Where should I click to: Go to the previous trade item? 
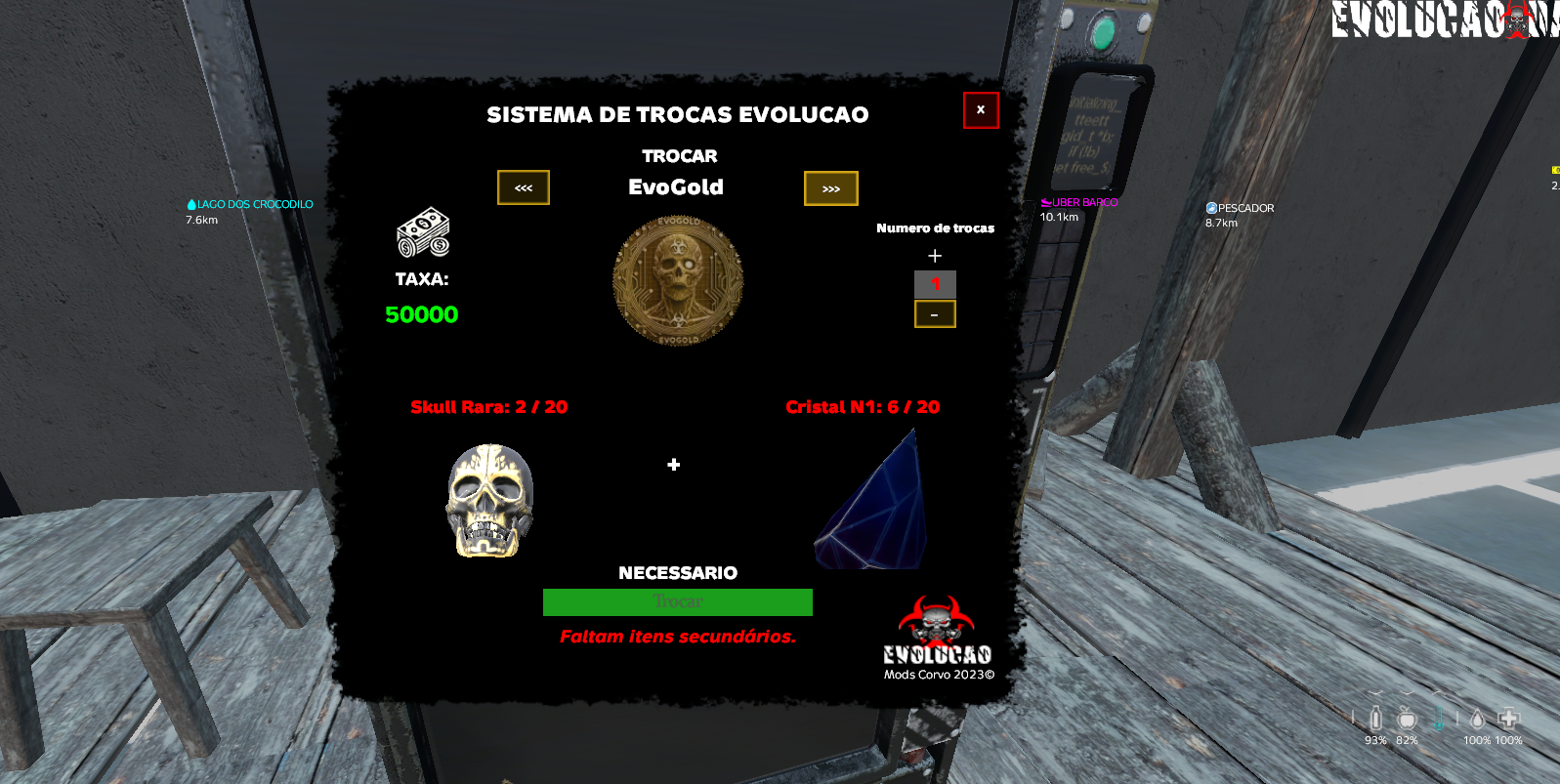point(524,187)
